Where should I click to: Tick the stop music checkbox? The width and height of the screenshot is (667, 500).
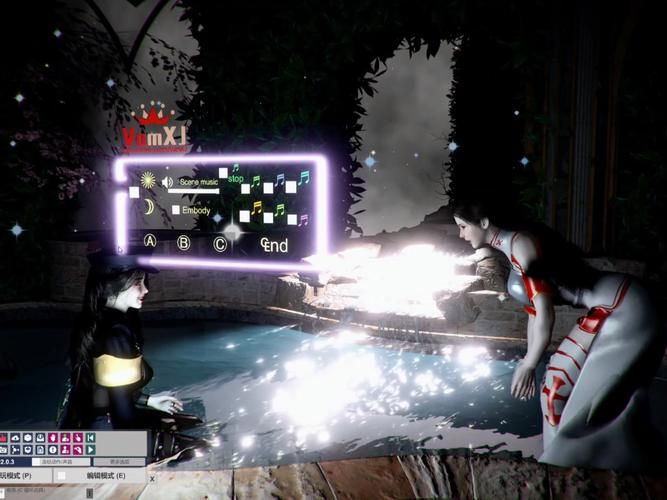222,172
